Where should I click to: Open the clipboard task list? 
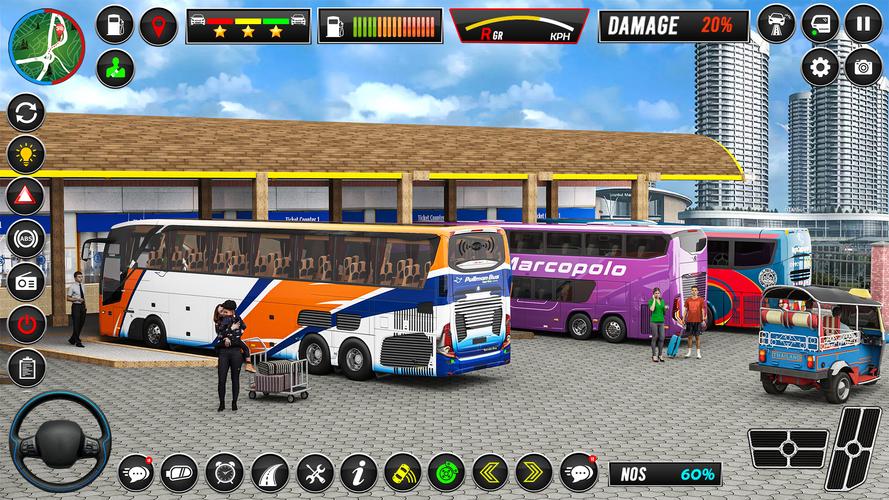[26, 367]
